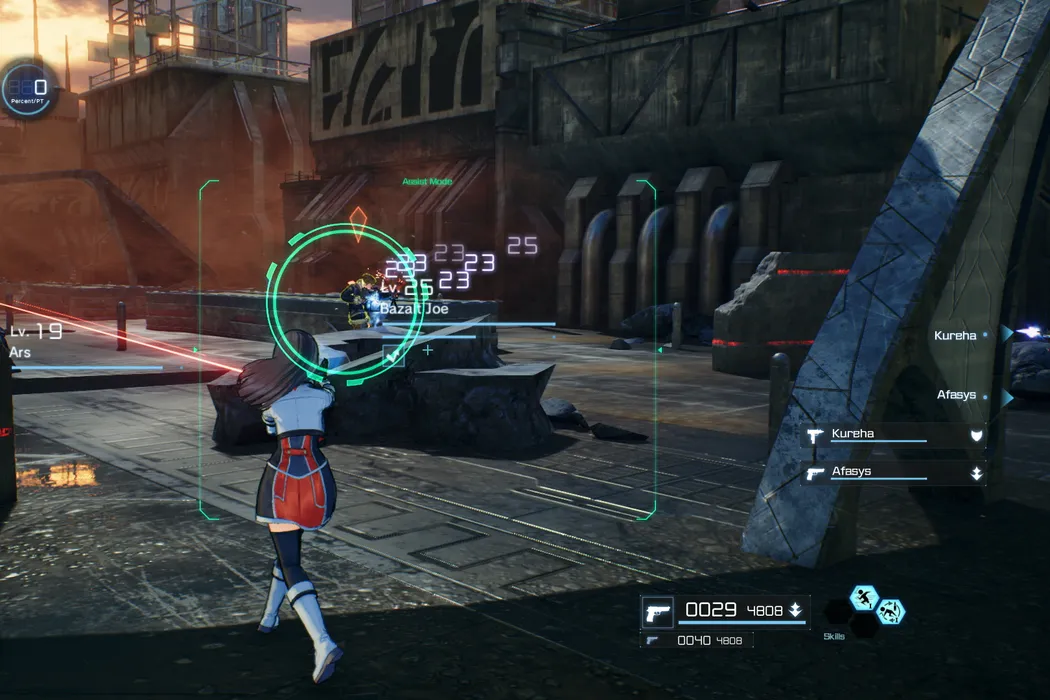Screen dimensions: 1050x700
Task: Select Afasys's party member panel
Action: click(x=895, y=472)
